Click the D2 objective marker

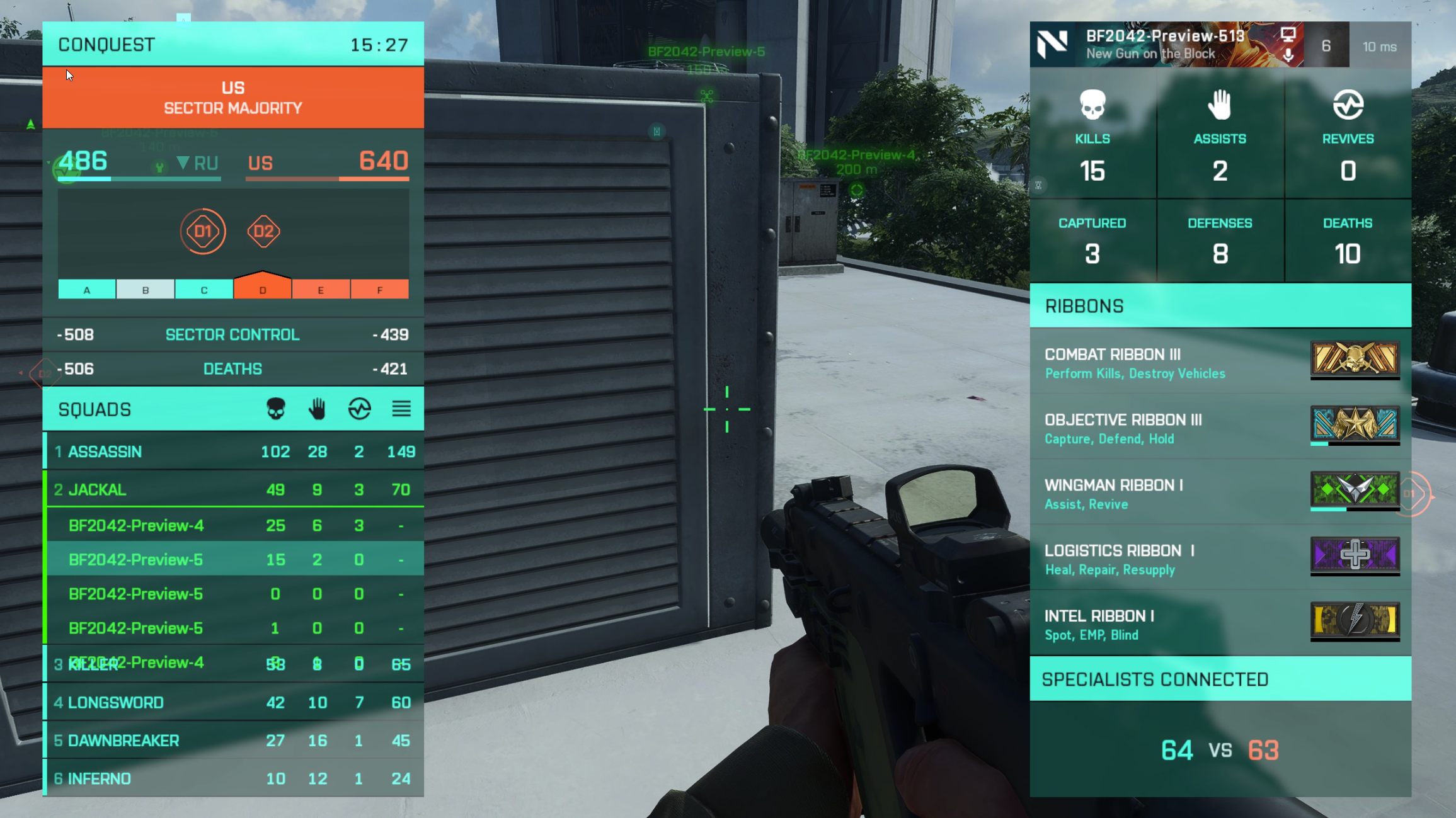pos(263,231)
